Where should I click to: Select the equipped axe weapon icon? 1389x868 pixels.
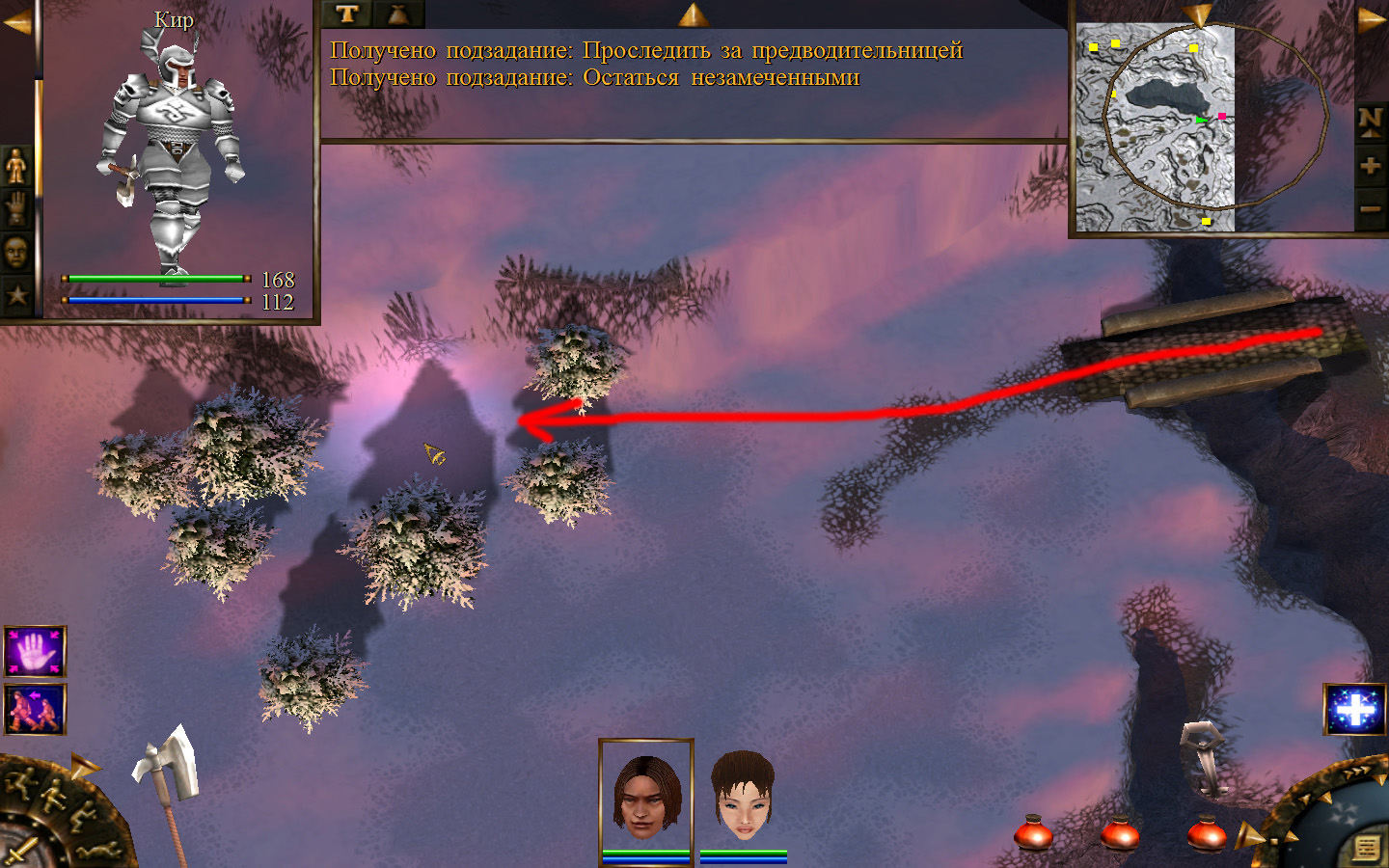(x=169, y=767)
